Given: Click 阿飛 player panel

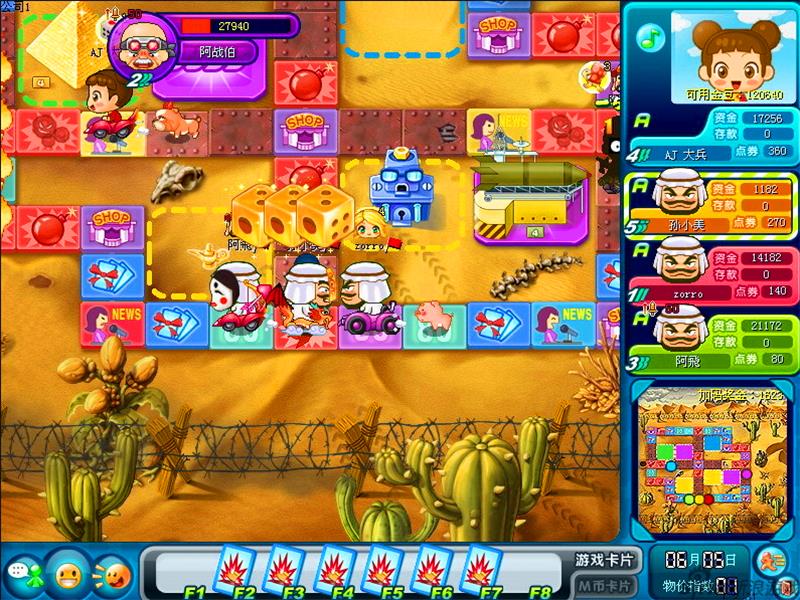Looking at the screenshot, I should pos(711,343).
